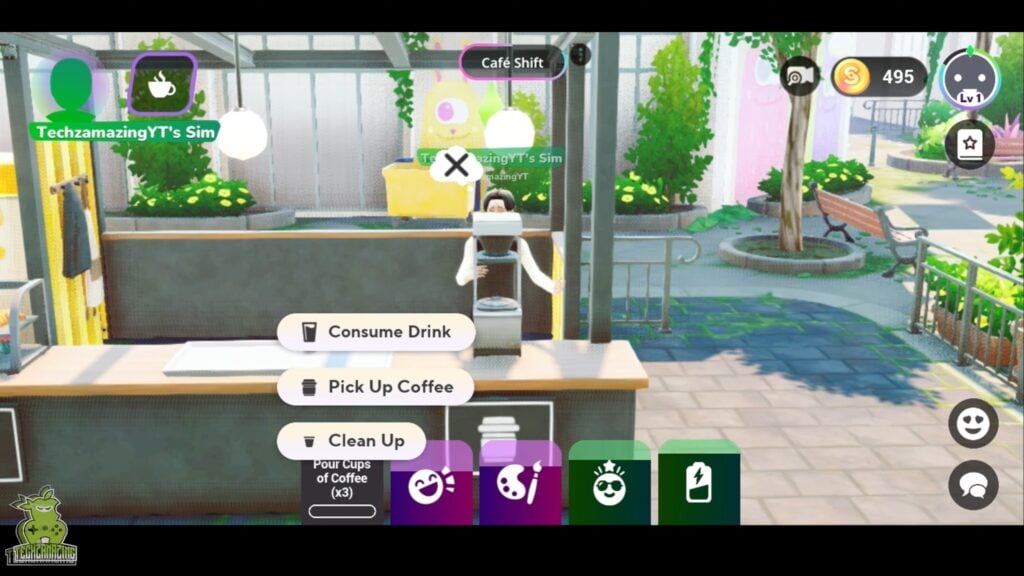This screenshot has height=576, width=1024.
Task: Open the 495 coin currency counter
Action: click(879, 77)
